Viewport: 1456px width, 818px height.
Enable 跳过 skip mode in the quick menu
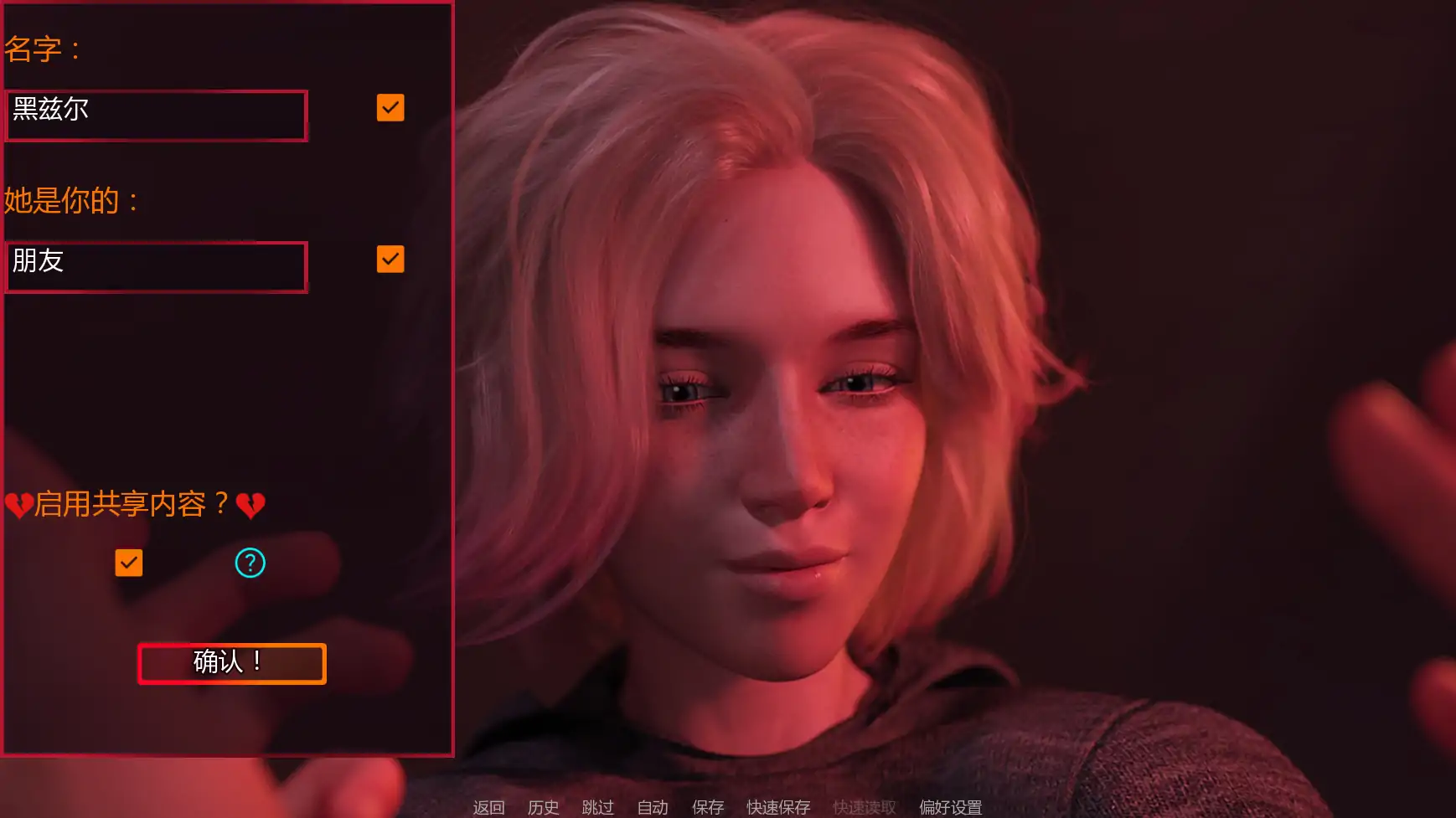596,807
